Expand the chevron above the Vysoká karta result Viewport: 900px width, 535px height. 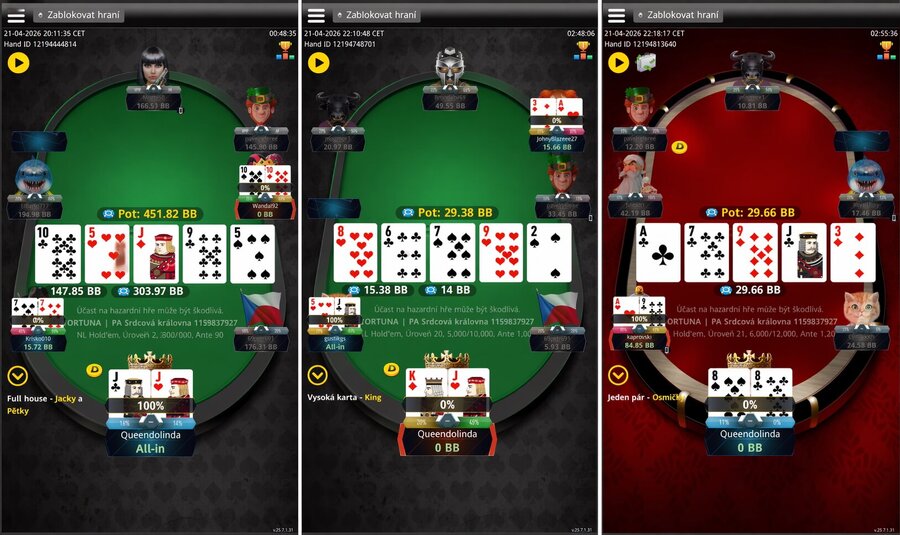click(x=317, y=376)
